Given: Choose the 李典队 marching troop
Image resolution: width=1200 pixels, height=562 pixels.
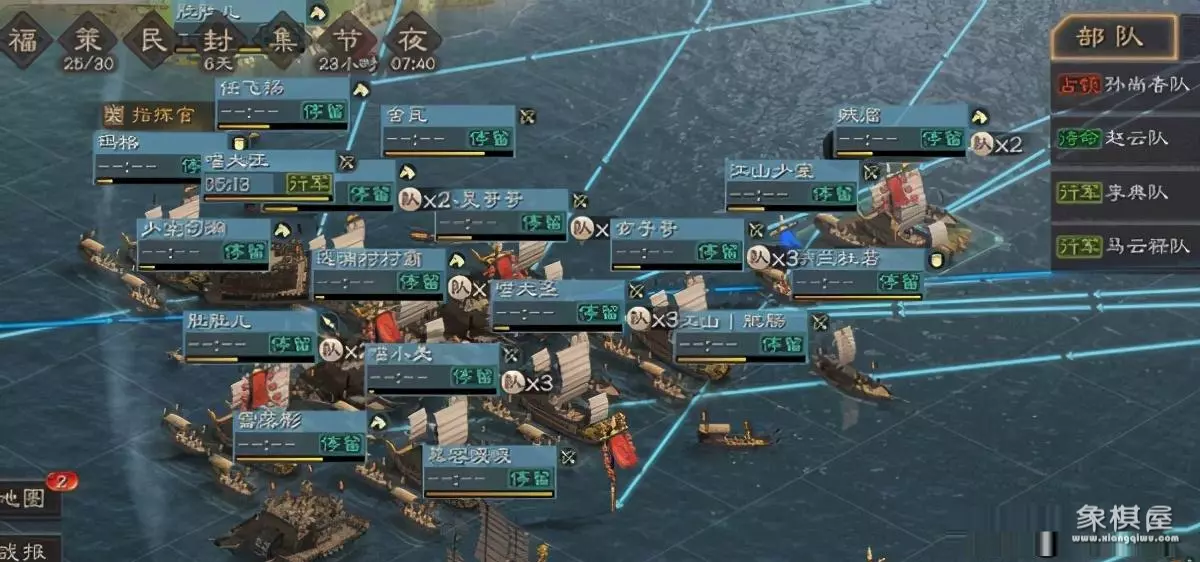Looking at the screenshot, I should [1124, 192].
